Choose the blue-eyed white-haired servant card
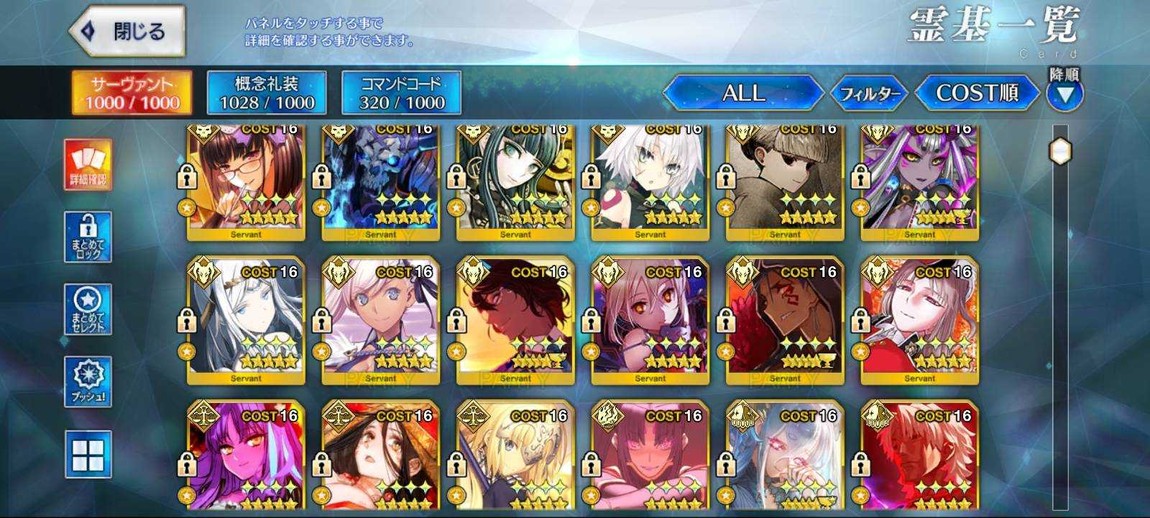 [245, 320]
